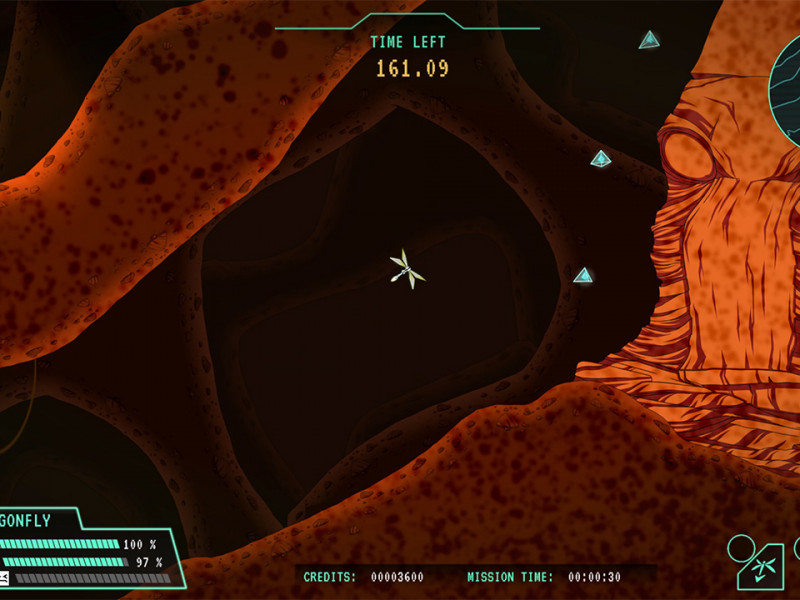Click the empty circular slot beside ship icon

pos(741,548)
